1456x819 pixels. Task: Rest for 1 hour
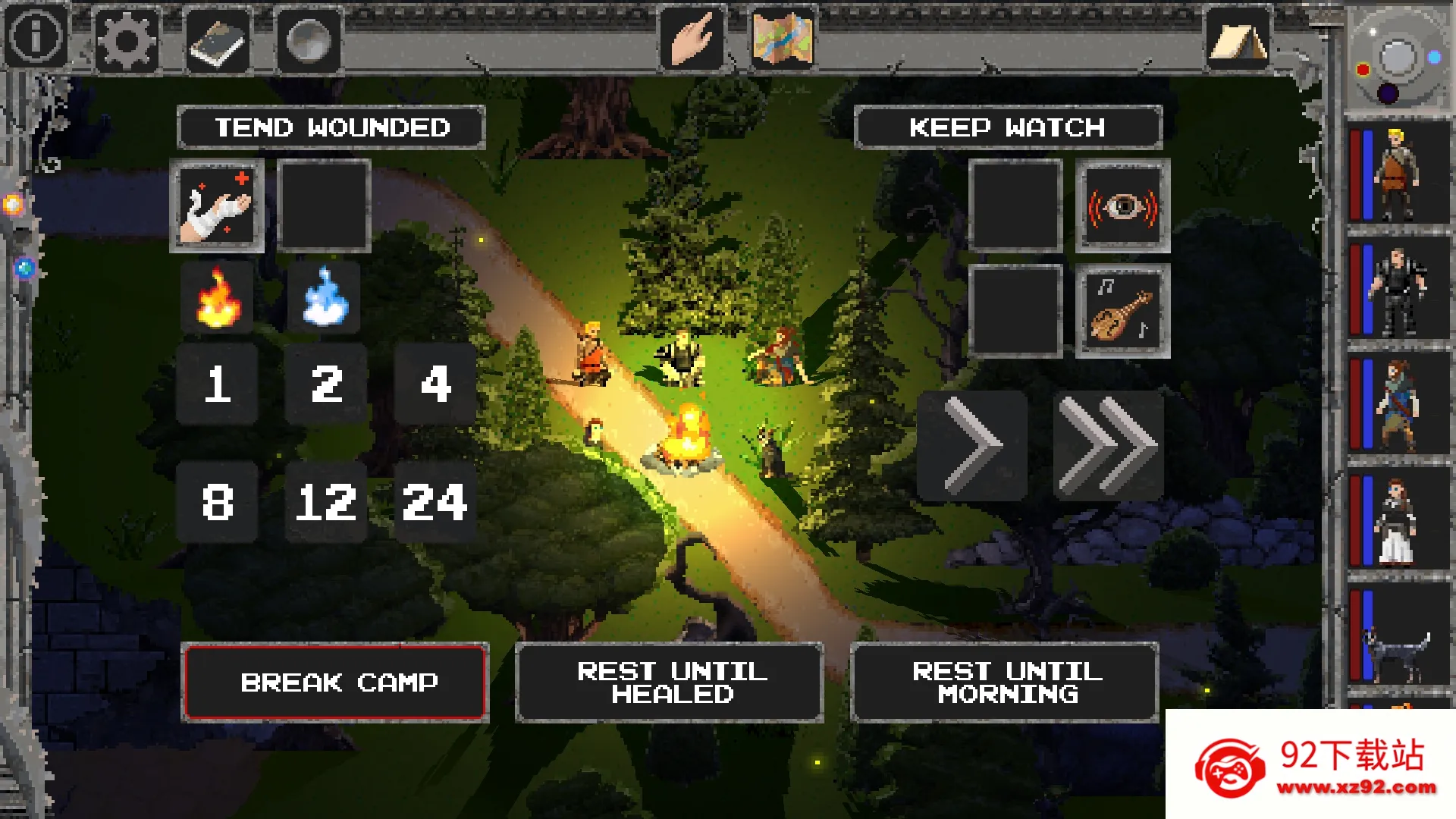tap(218, 384)
